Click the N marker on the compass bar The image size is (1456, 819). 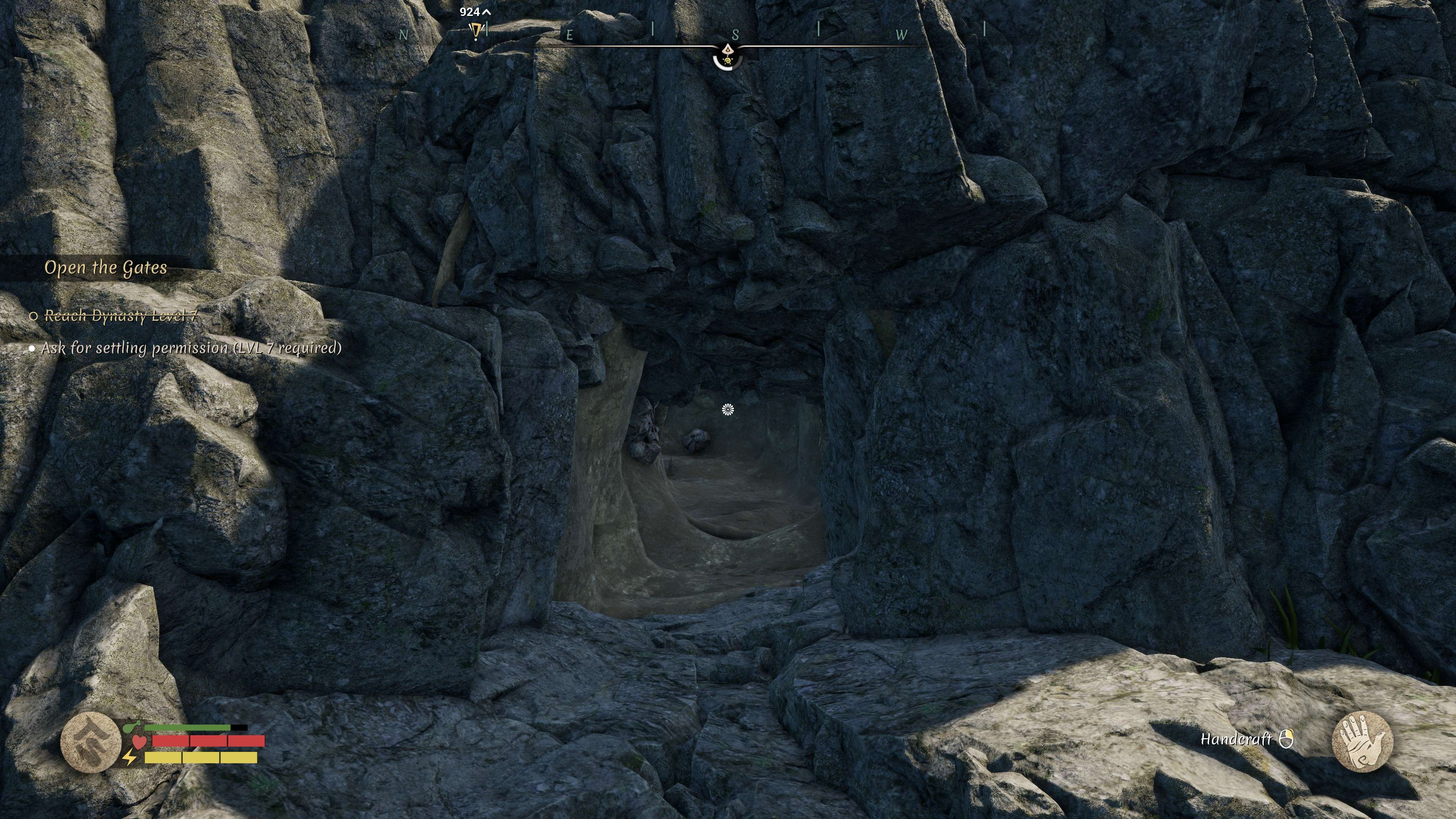coord(403,35)
